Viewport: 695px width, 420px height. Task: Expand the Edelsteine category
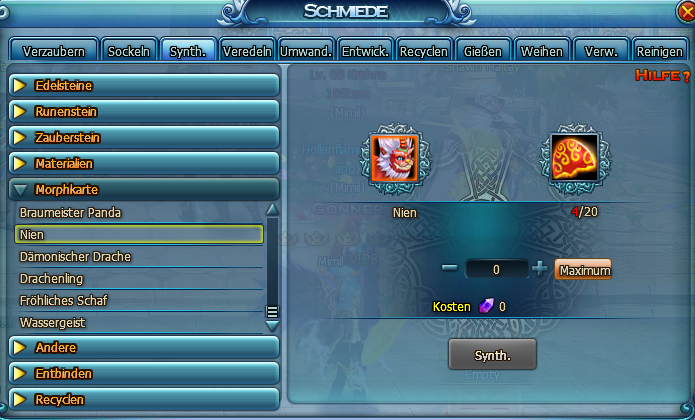(143, 86)
